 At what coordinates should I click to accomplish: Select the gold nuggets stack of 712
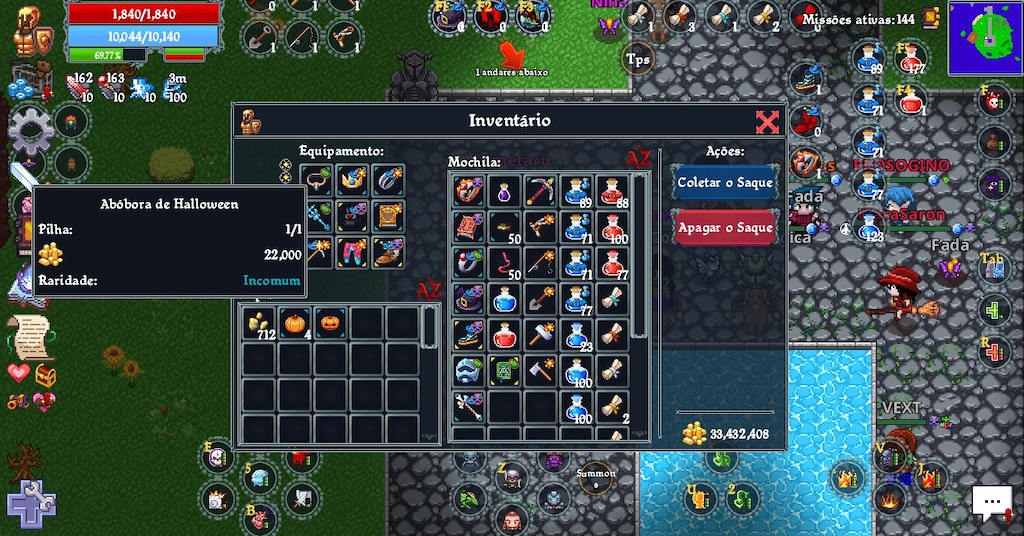260,323
